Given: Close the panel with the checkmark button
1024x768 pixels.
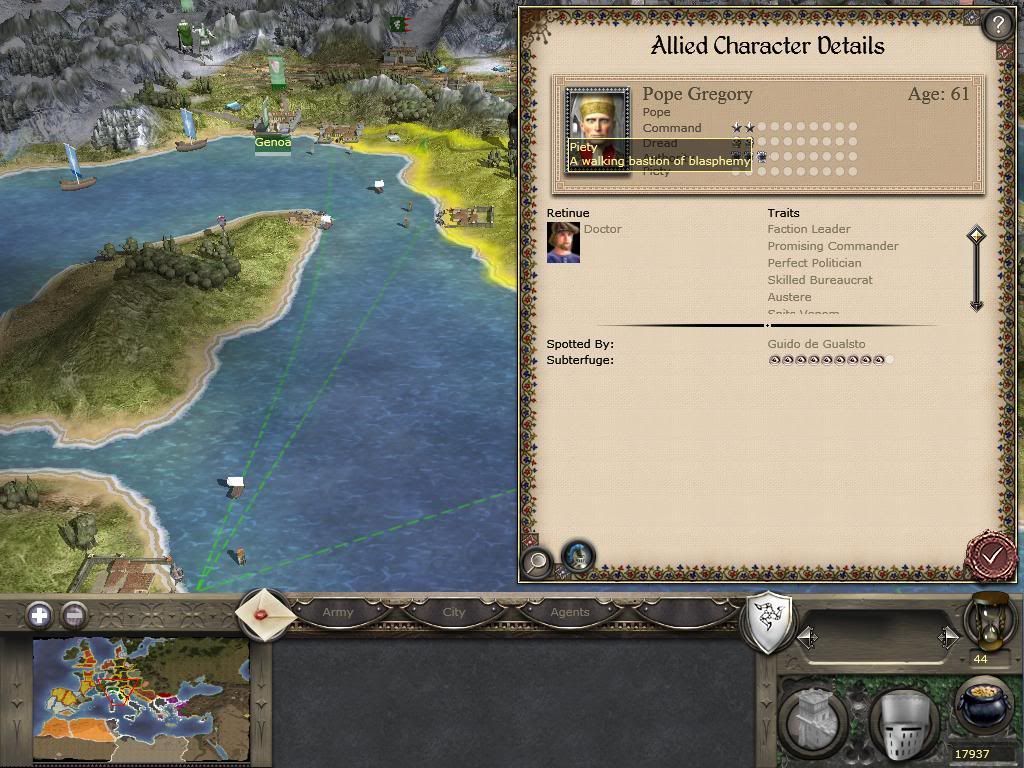Looking at the screenshot, I should point(991,555).
